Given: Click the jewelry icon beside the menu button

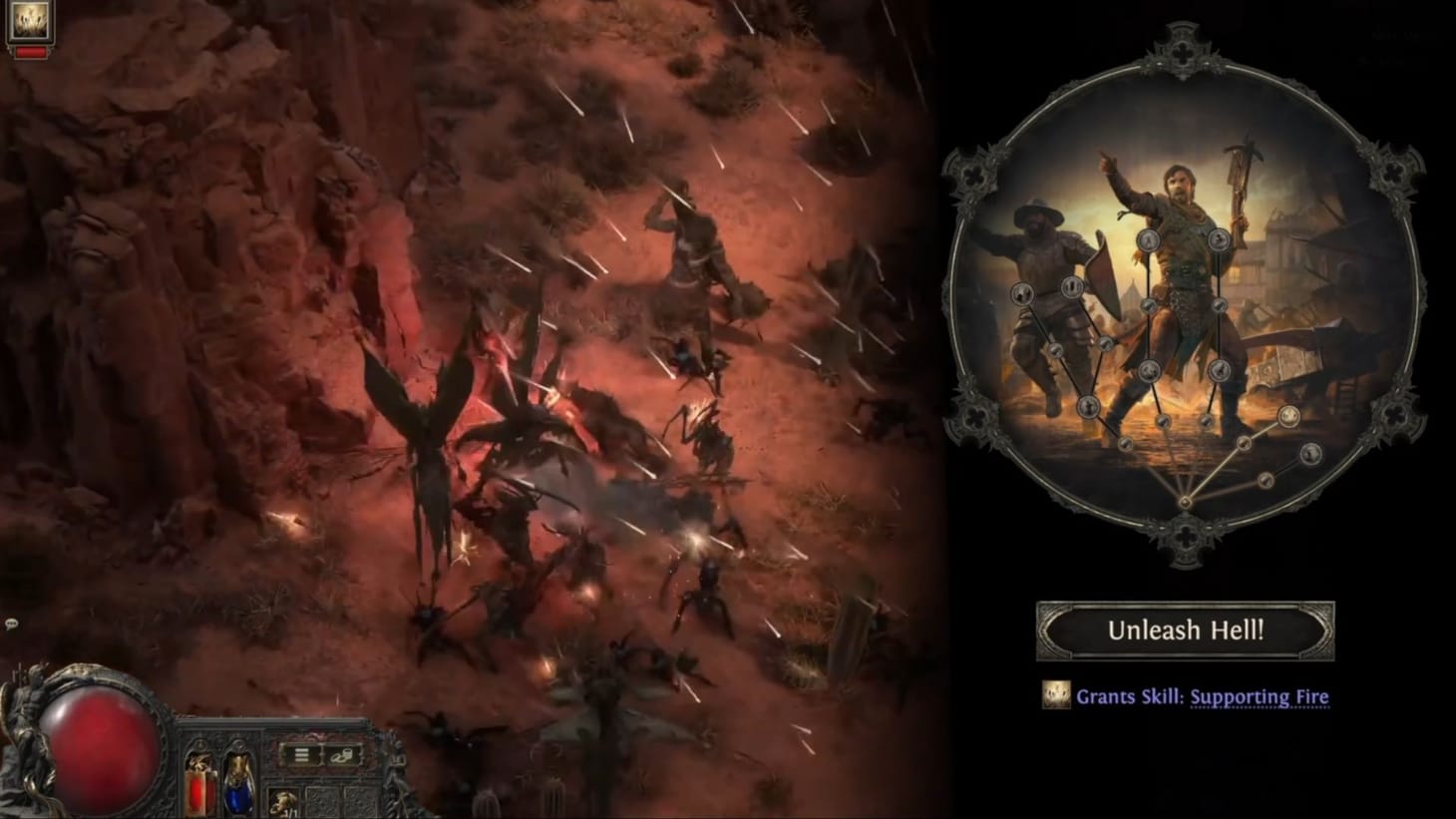Looking at the screenshot, I should coord(343,757).
